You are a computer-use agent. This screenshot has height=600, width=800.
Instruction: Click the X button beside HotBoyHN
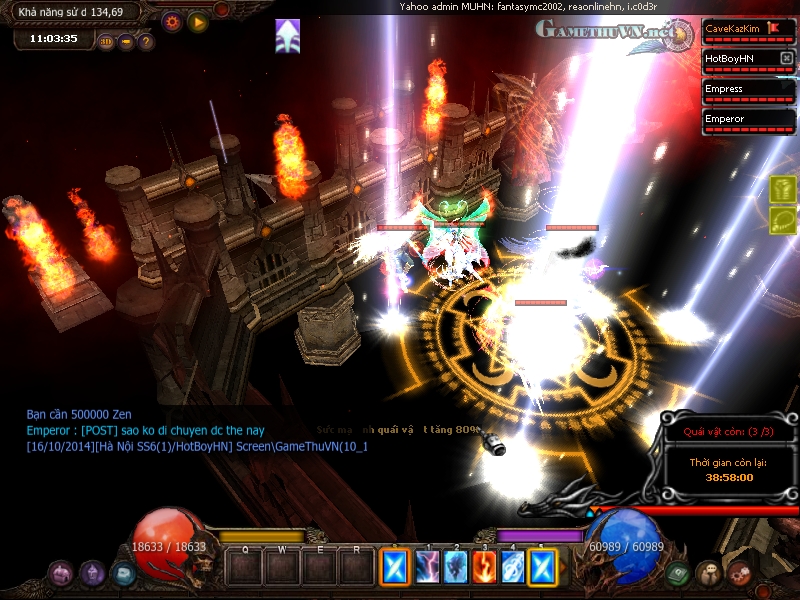(x=786, y=59)
